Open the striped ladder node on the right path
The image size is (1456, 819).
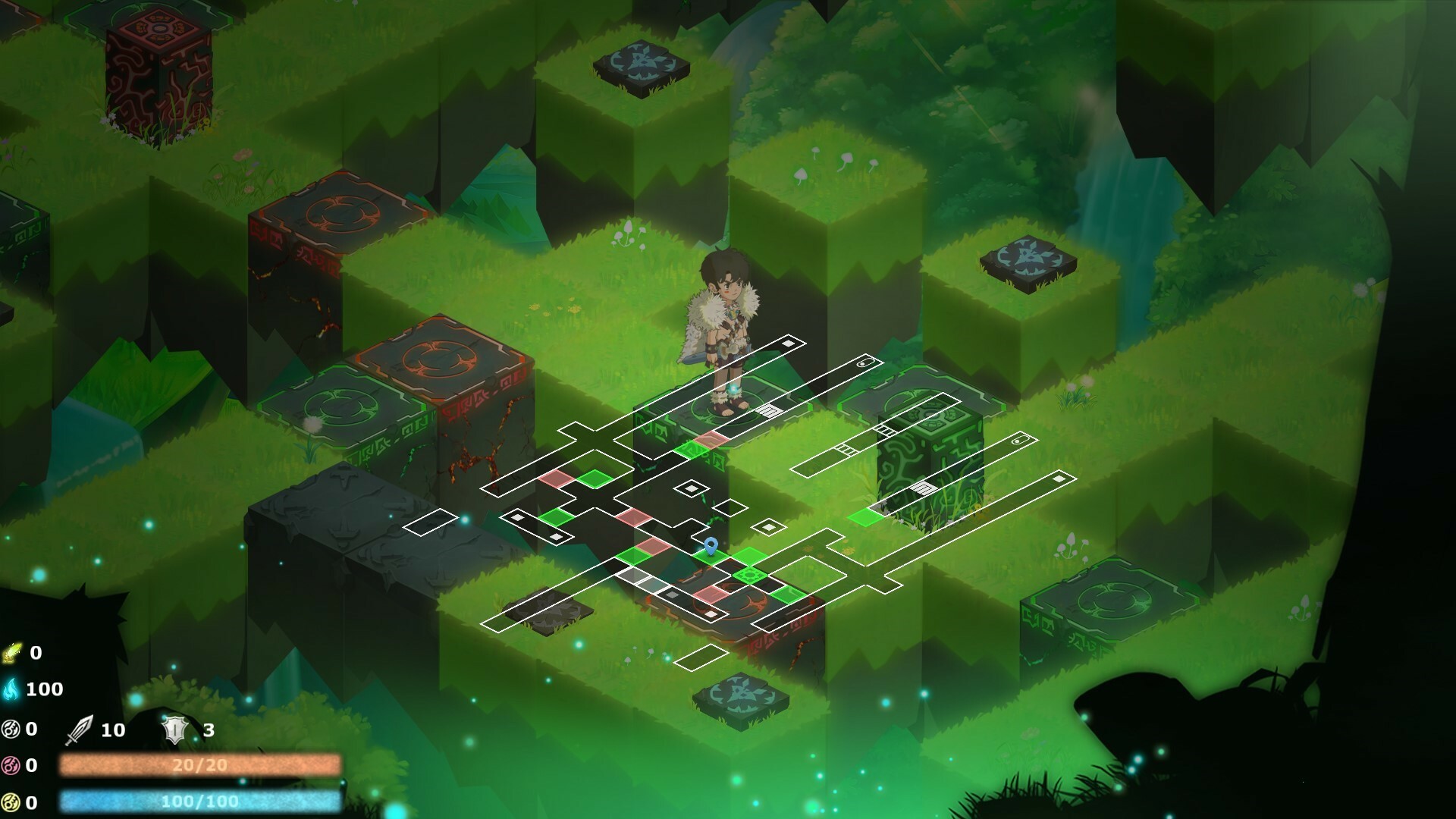tap(924, 486)
